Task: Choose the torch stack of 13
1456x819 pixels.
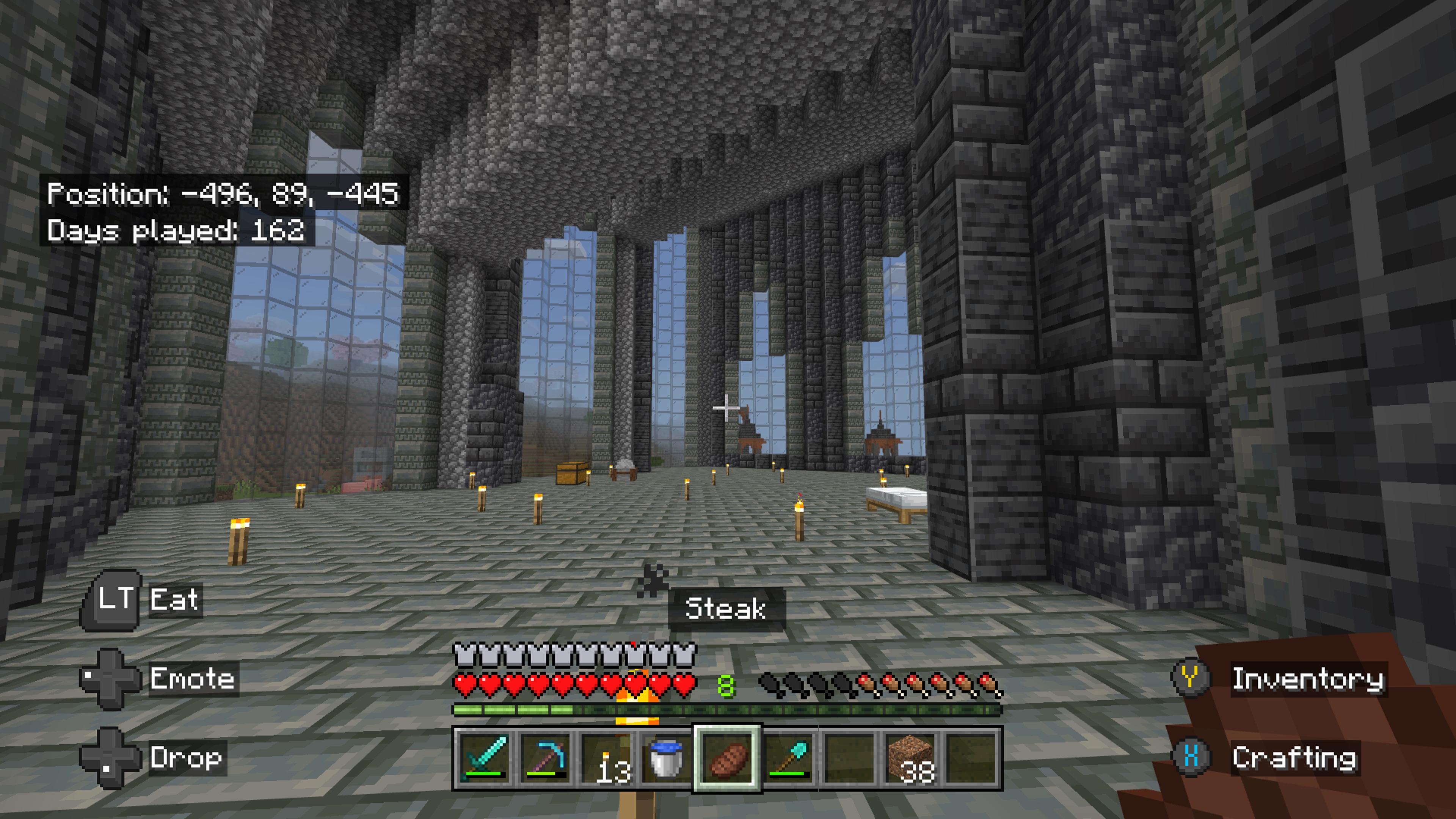Action: (606, 758)
